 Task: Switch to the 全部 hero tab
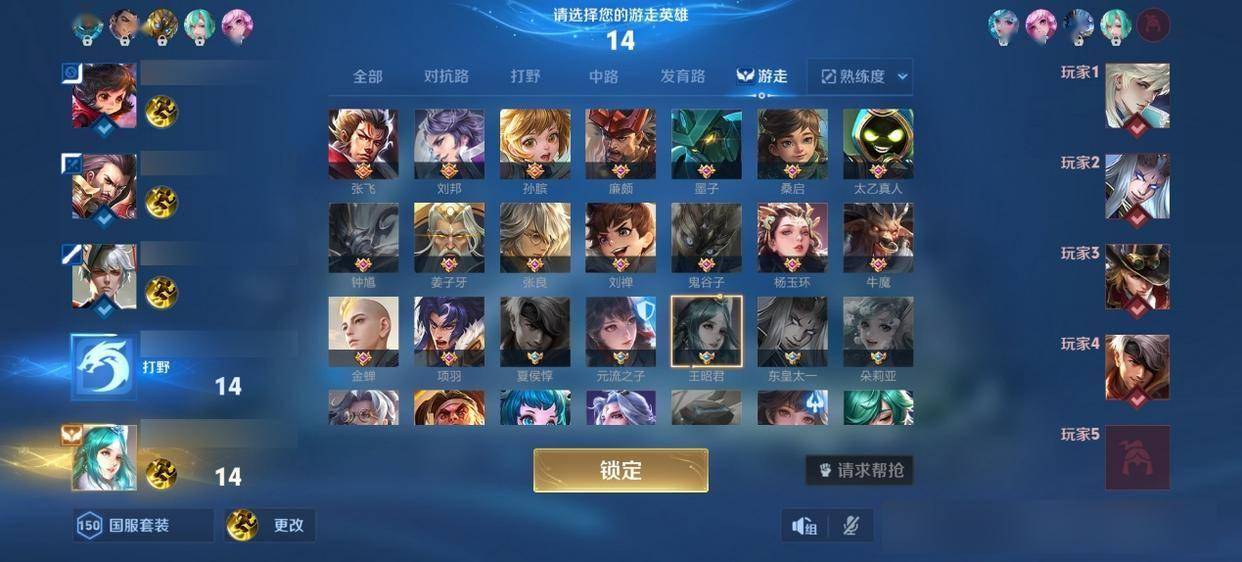367,76
